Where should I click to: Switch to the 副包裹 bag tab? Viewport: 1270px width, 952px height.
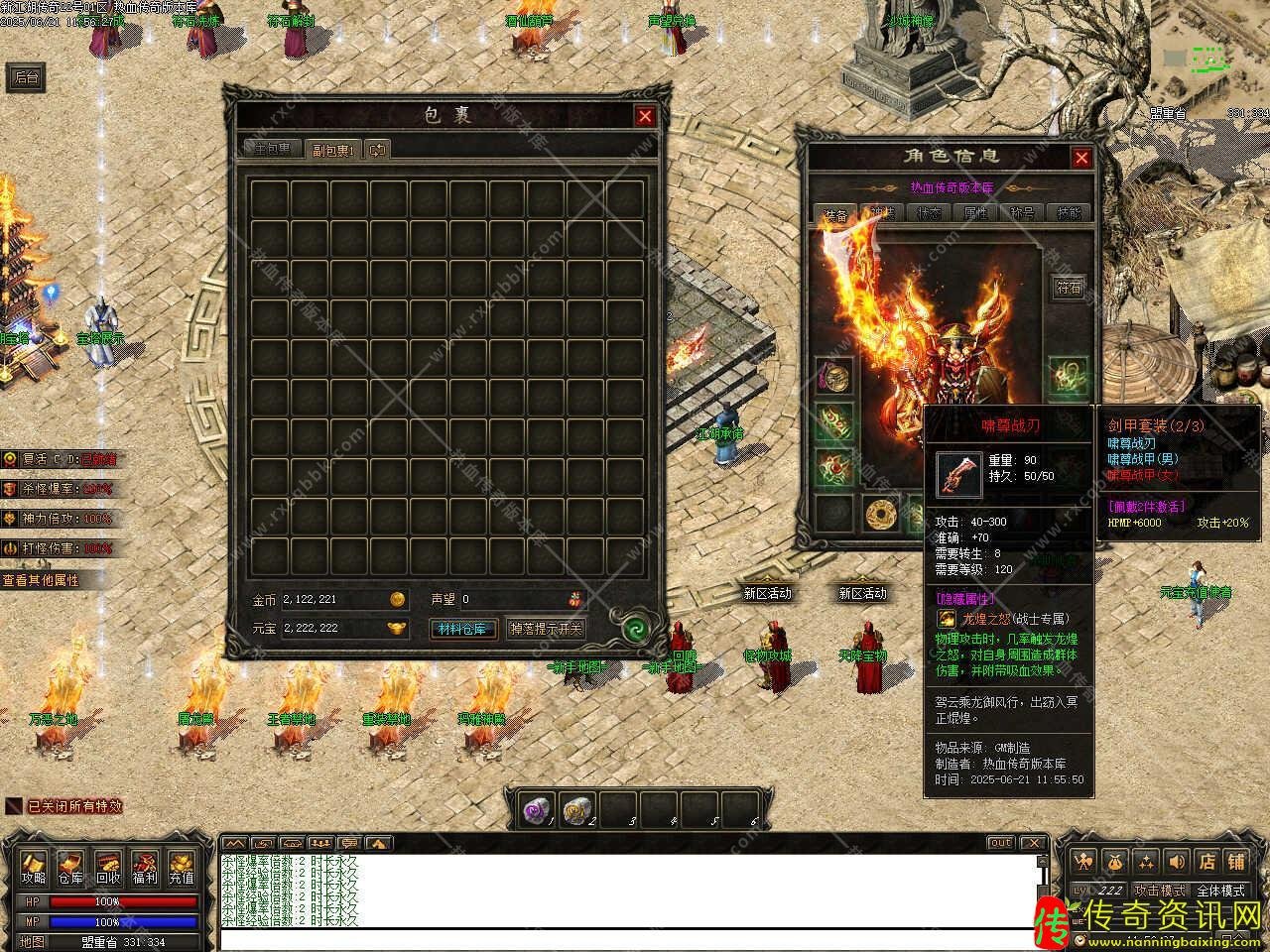pyautogui.click(x=332, y=150)
